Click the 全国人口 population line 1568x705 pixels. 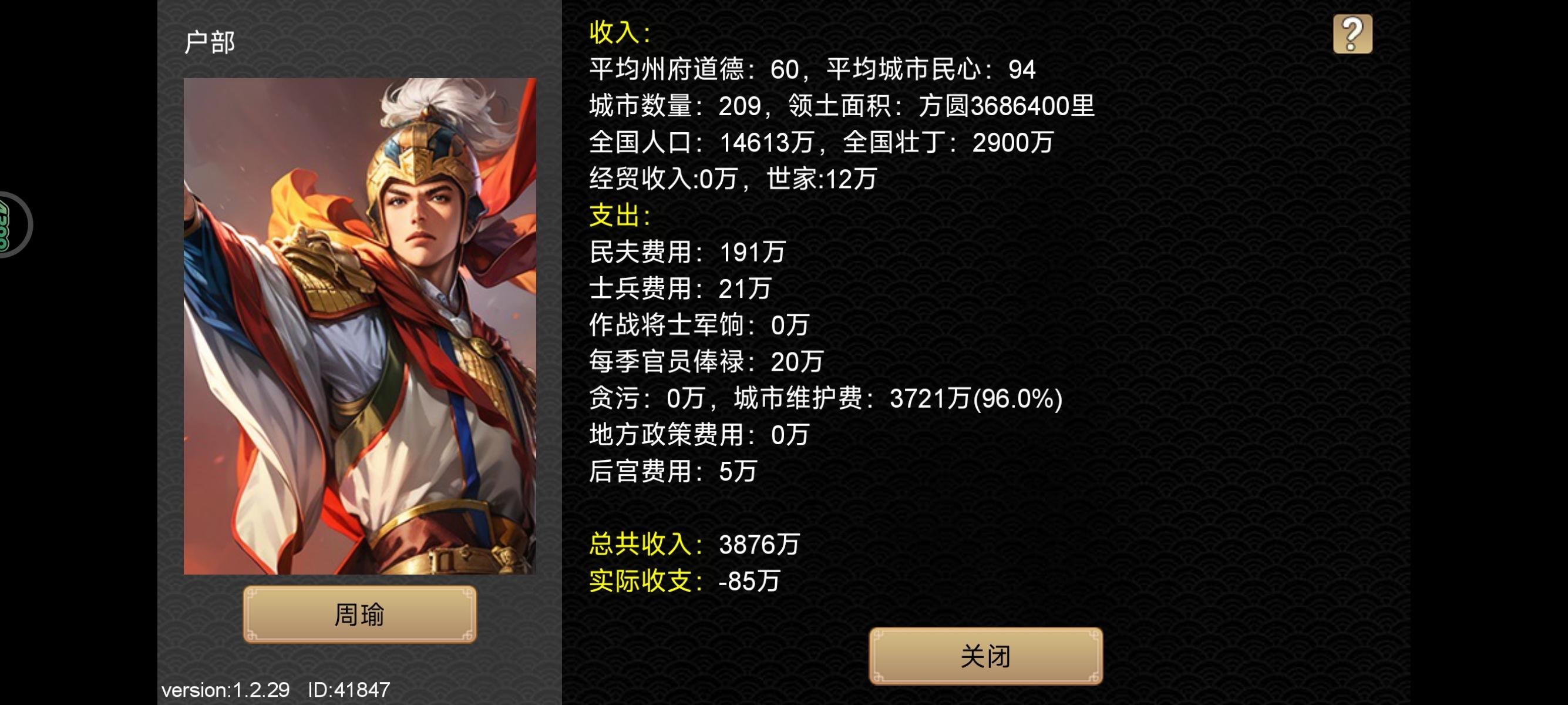822,141
